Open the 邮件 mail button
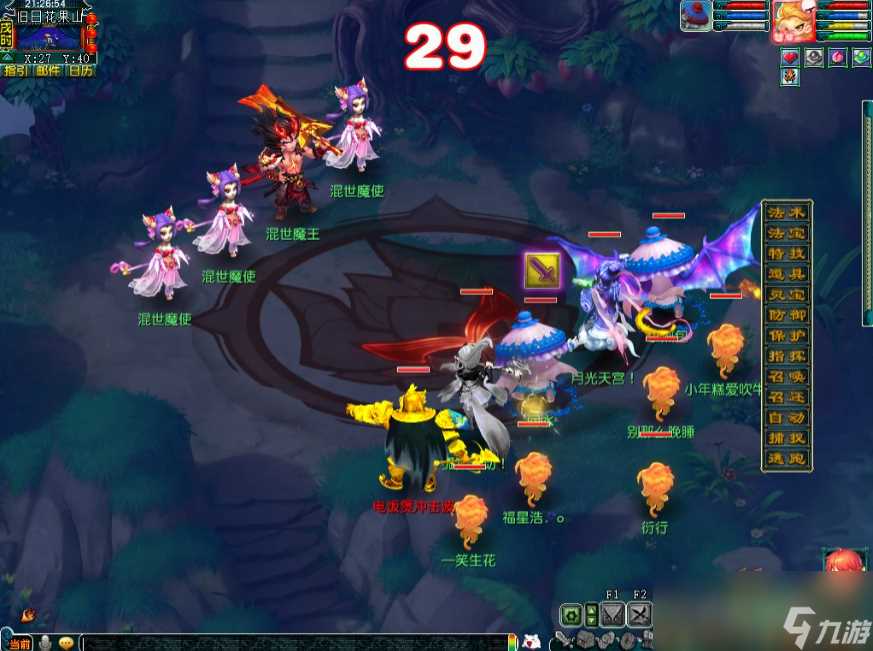The height and width of the screenshot is (651, 873). tap(48, 70)
